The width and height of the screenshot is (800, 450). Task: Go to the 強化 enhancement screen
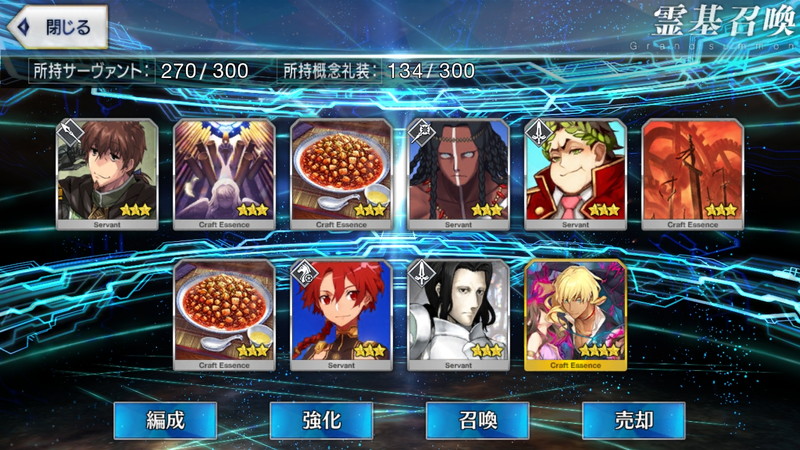[x=321, y=420]
